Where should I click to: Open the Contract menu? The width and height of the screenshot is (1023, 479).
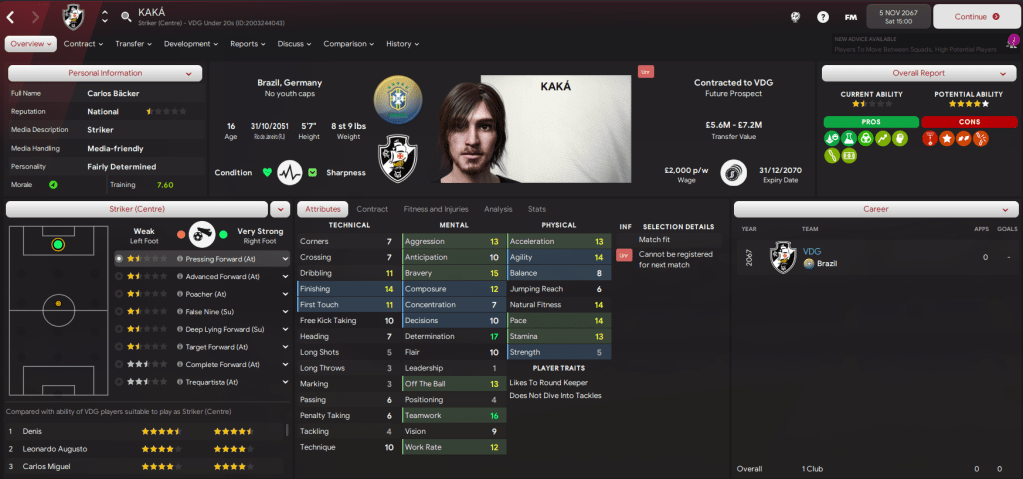[83, 44]
